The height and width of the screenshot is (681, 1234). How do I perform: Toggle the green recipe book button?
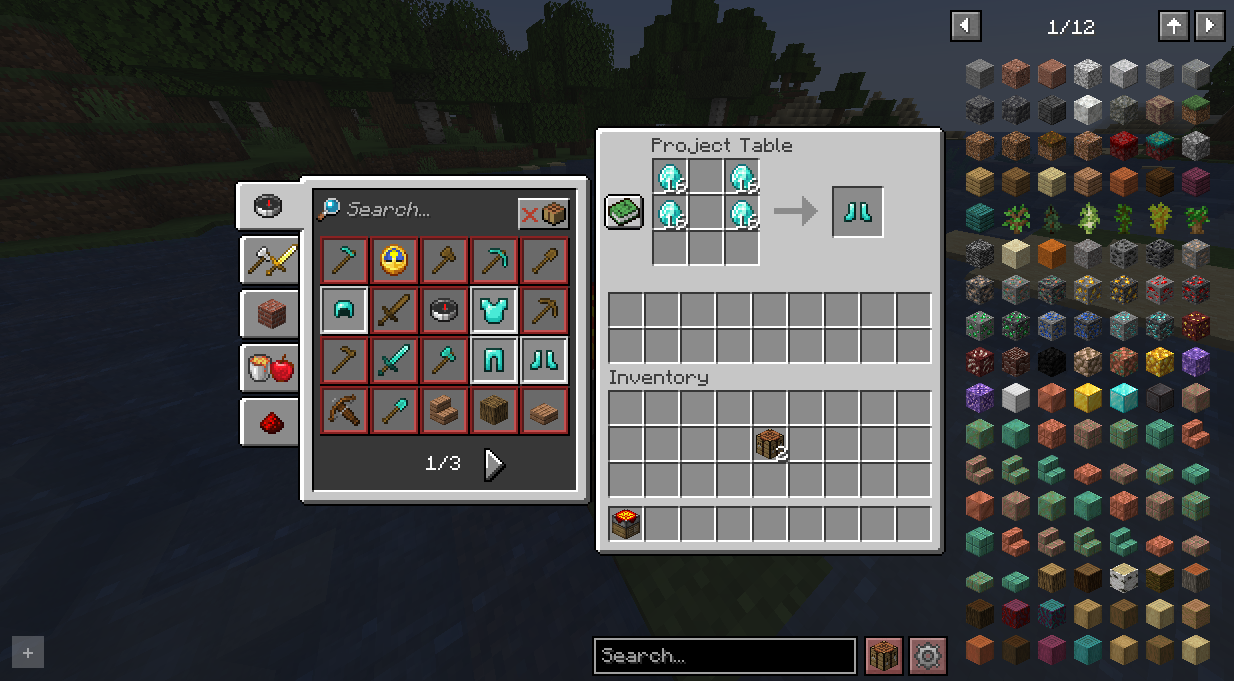pyautogui.click(x=624, y=212)
